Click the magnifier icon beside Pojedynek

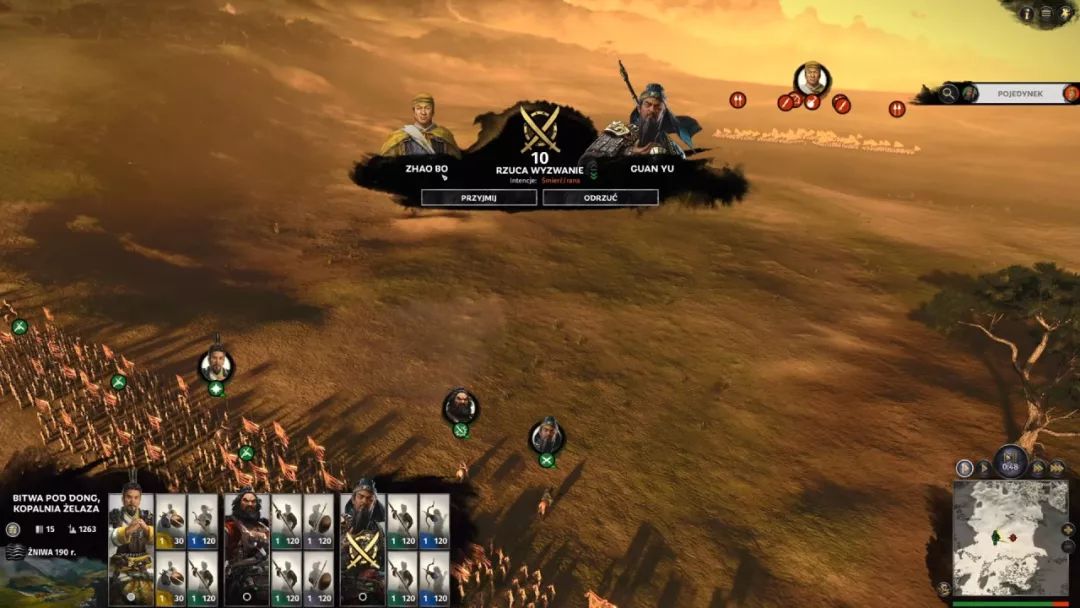[946, 94]
